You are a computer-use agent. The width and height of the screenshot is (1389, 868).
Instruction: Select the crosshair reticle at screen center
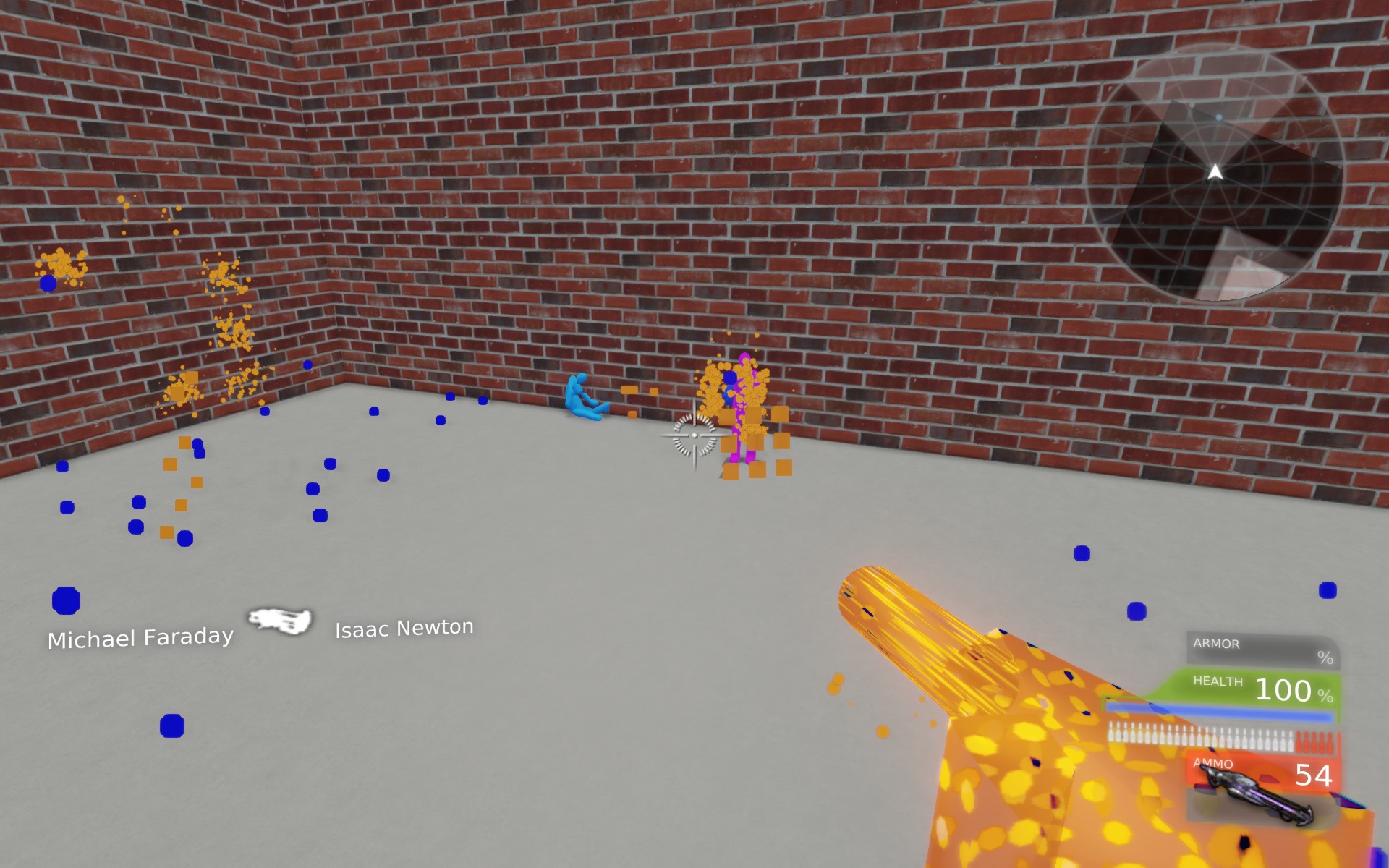coord(693,436)
